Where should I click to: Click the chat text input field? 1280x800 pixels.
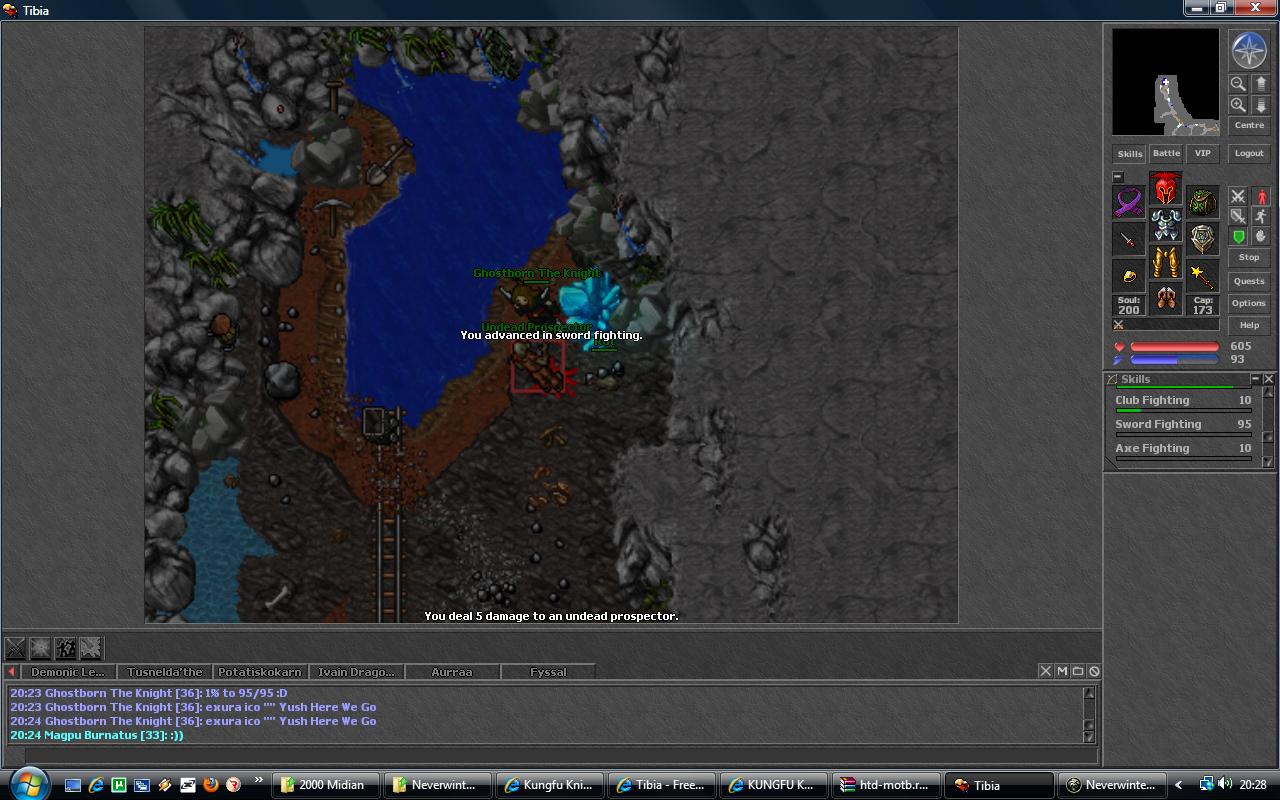click(x=550, y=756)
